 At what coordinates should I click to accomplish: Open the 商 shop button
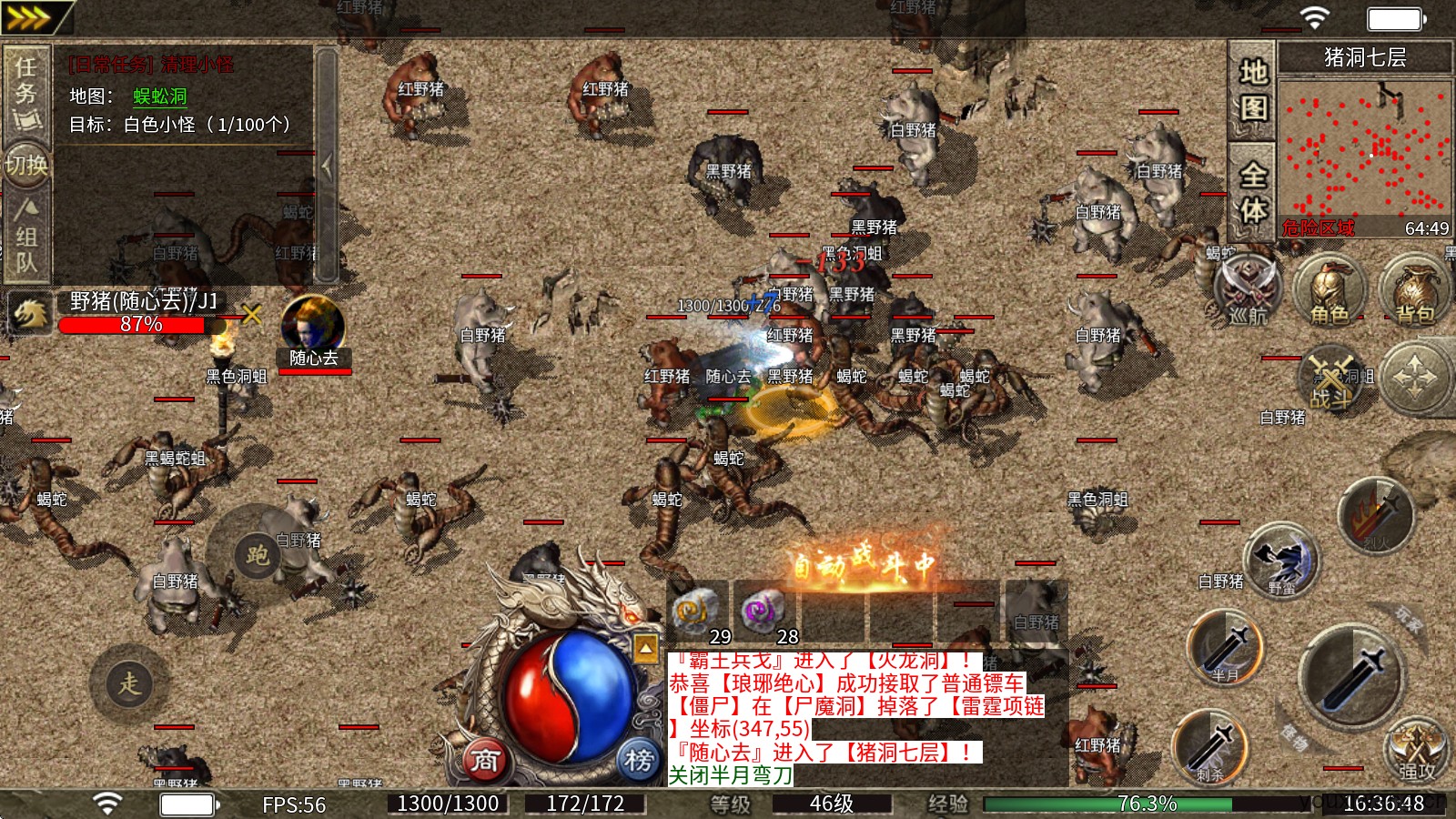point(485,760)
